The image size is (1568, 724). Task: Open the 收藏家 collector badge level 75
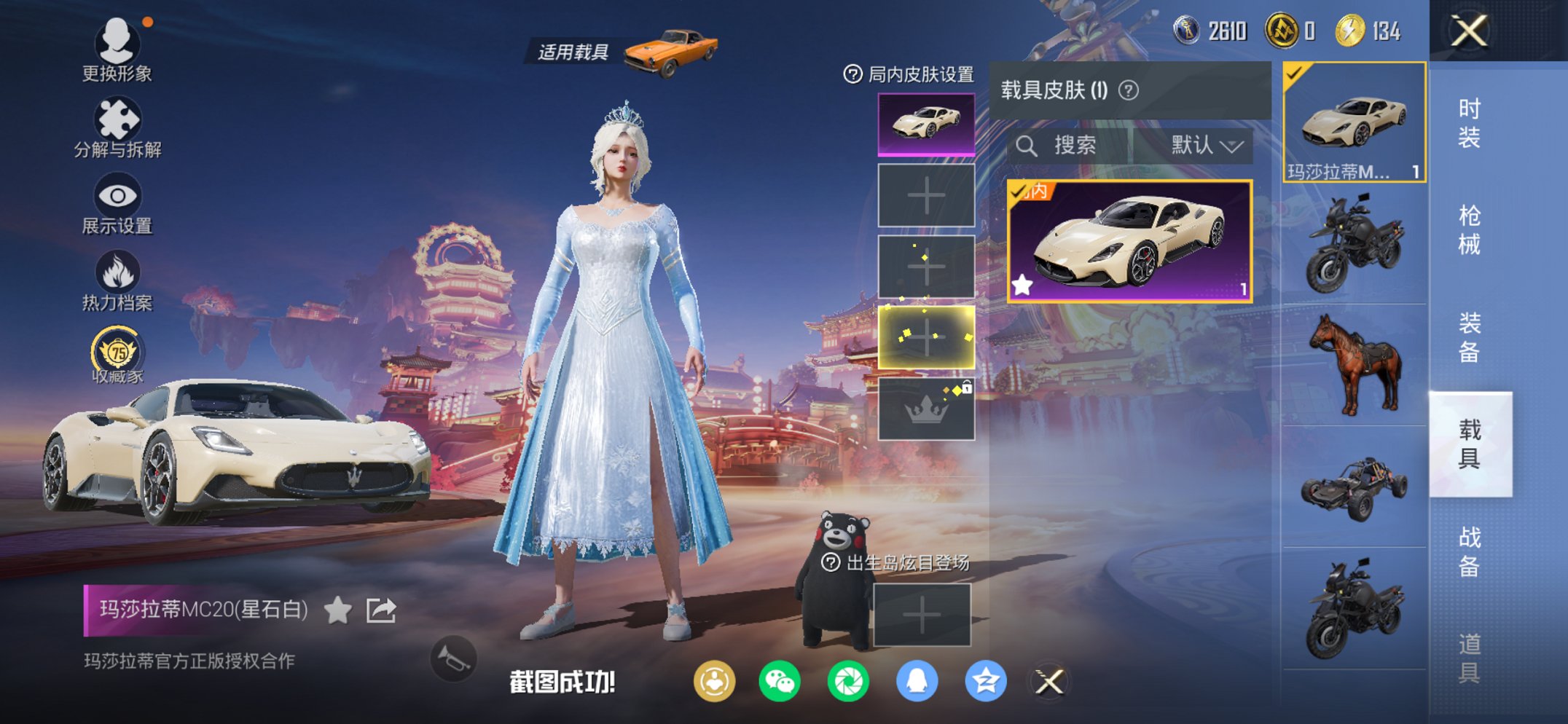(x=117, y=355)
